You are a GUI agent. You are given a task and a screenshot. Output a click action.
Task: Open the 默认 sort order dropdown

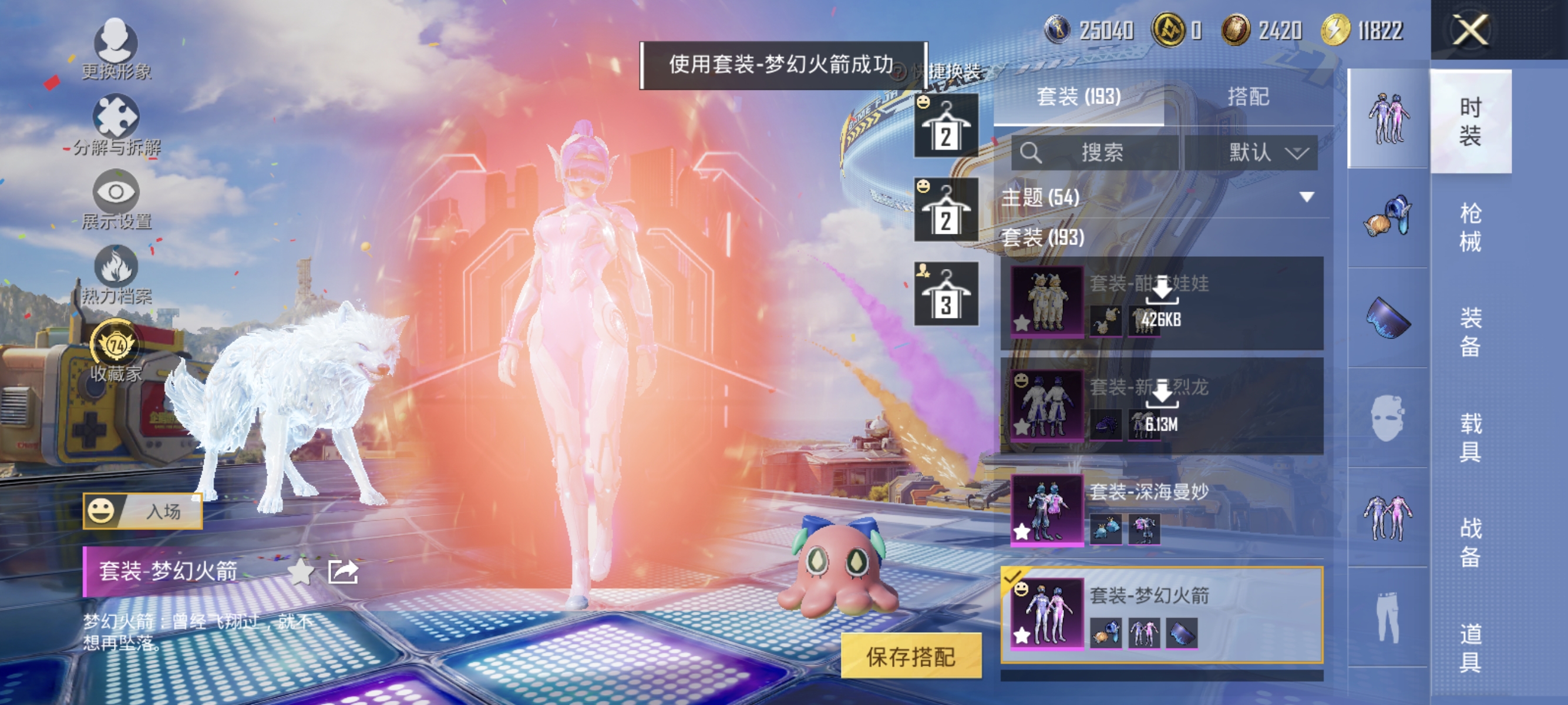tap(1263, 153)
